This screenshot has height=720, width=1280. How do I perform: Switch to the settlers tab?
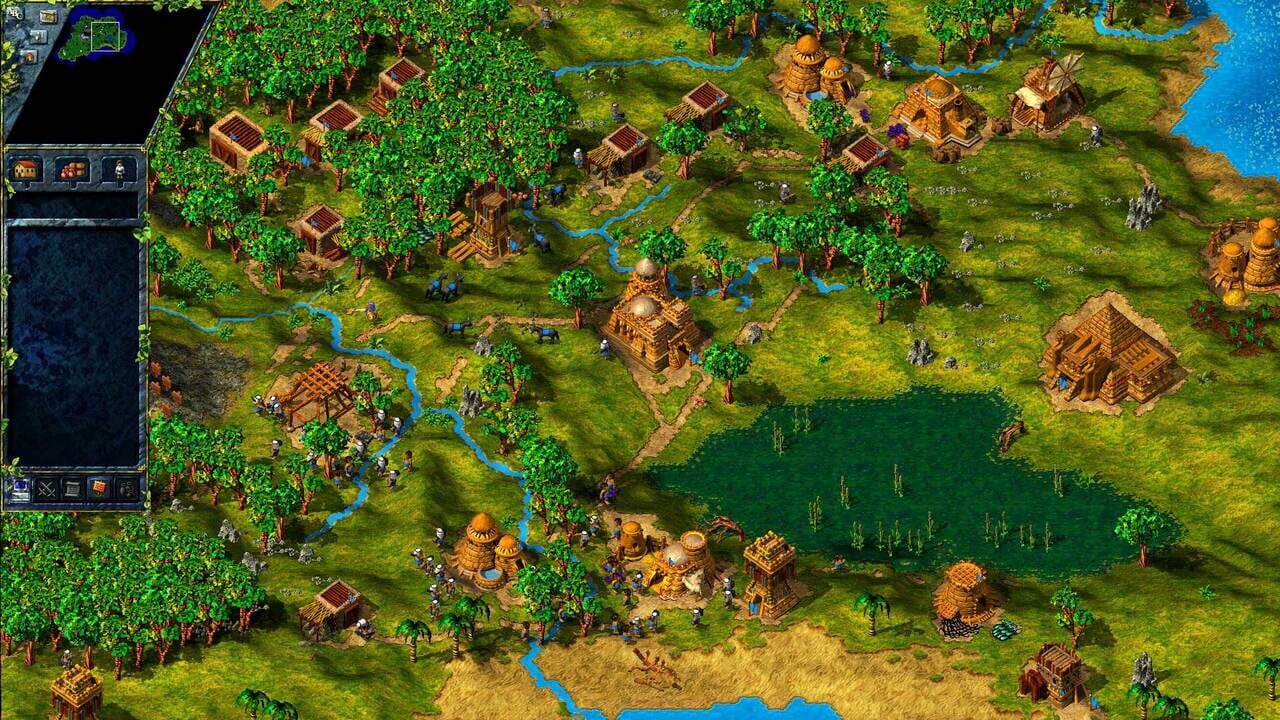118,167
